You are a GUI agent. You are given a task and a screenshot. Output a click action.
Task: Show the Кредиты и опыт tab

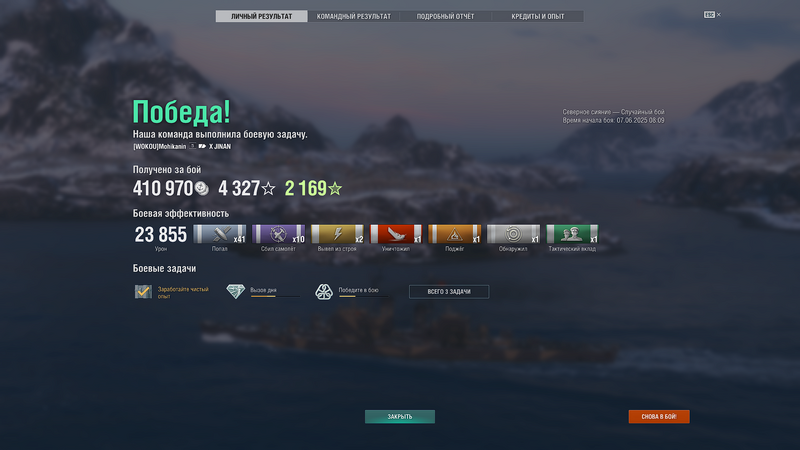[x=537, y=16]
